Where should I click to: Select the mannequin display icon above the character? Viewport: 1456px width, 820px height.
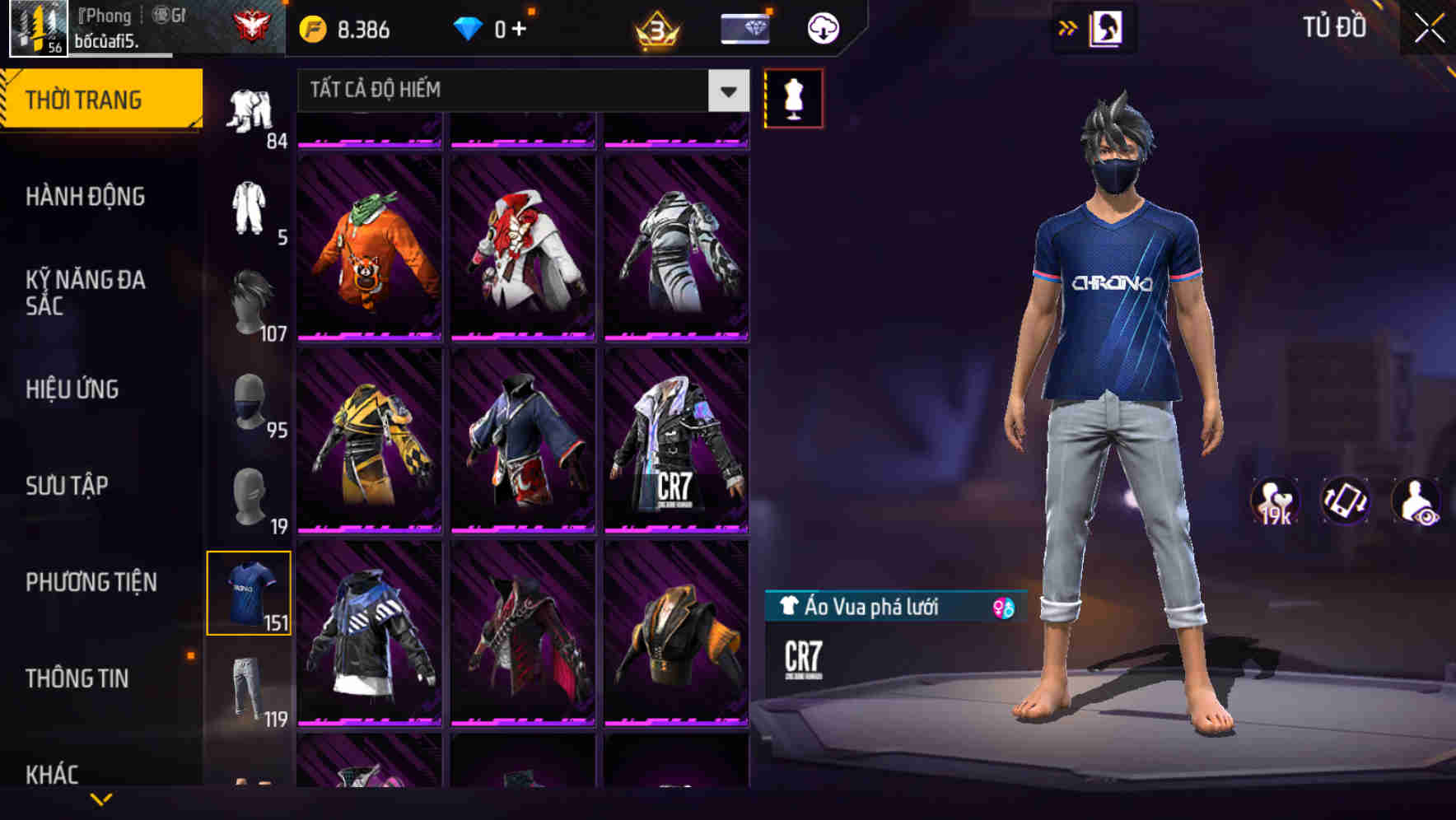point(793,97)
